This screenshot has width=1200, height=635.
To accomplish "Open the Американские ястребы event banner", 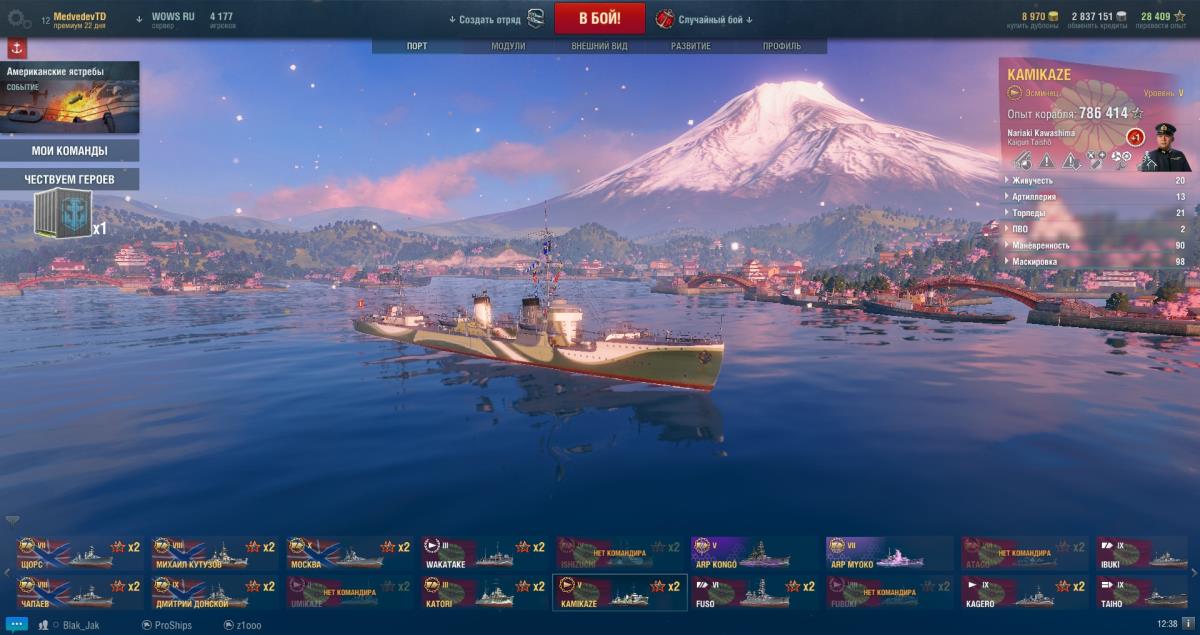I will tap(70, 97).
